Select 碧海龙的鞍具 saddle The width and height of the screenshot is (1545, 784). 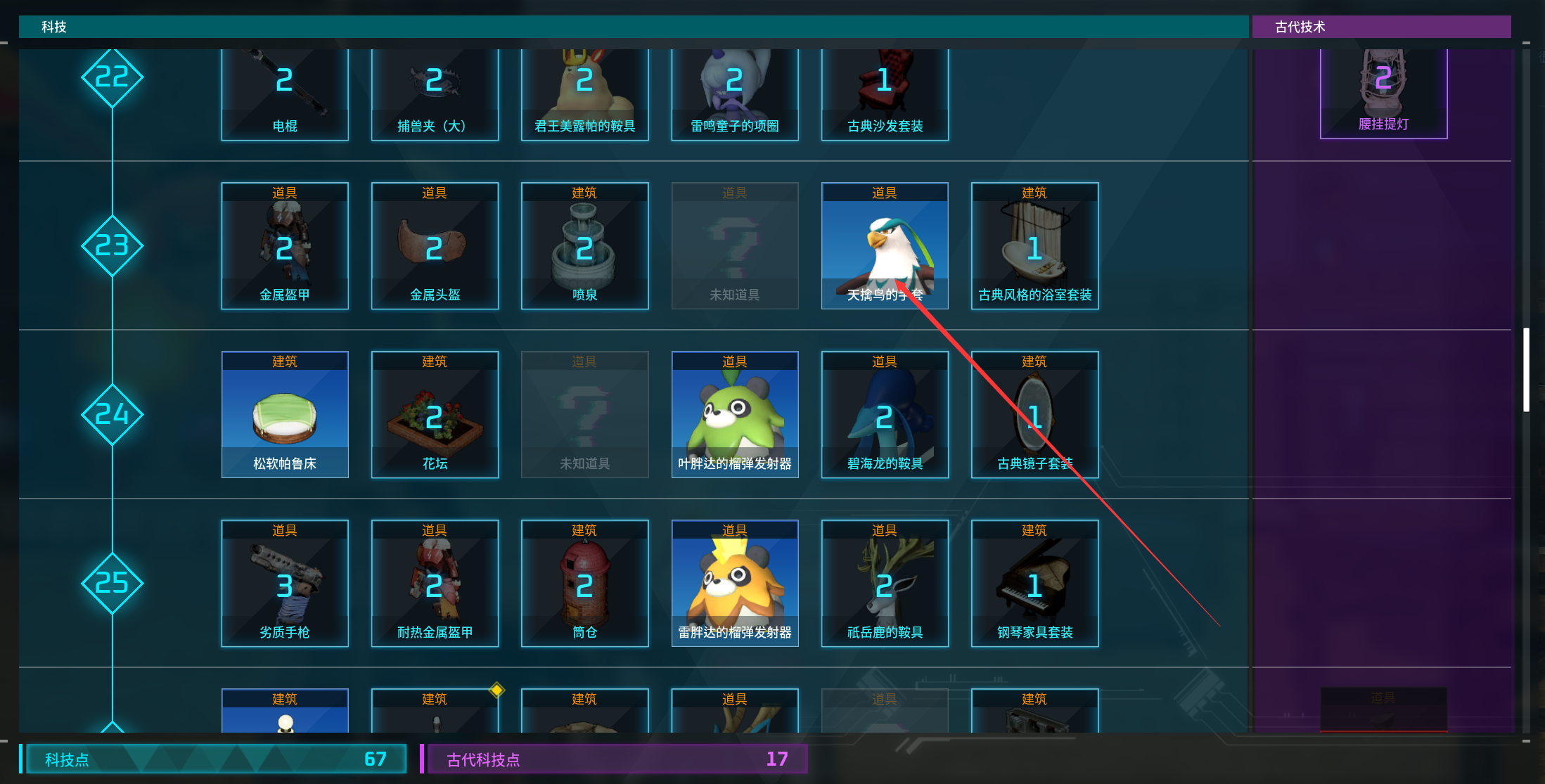pyautogui.click(x=885, y=415)
